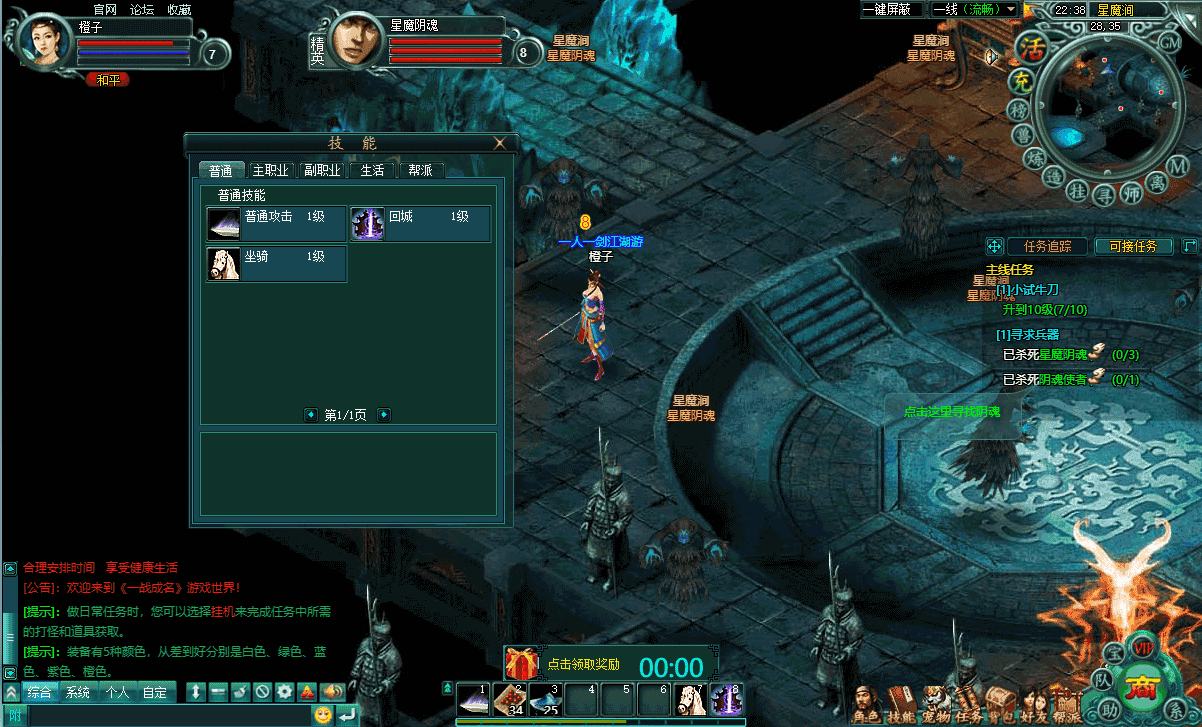Screen dimensions: 1202x727
Task: Open the 宠物 pet menu
Action: click(x=934, y=705)
